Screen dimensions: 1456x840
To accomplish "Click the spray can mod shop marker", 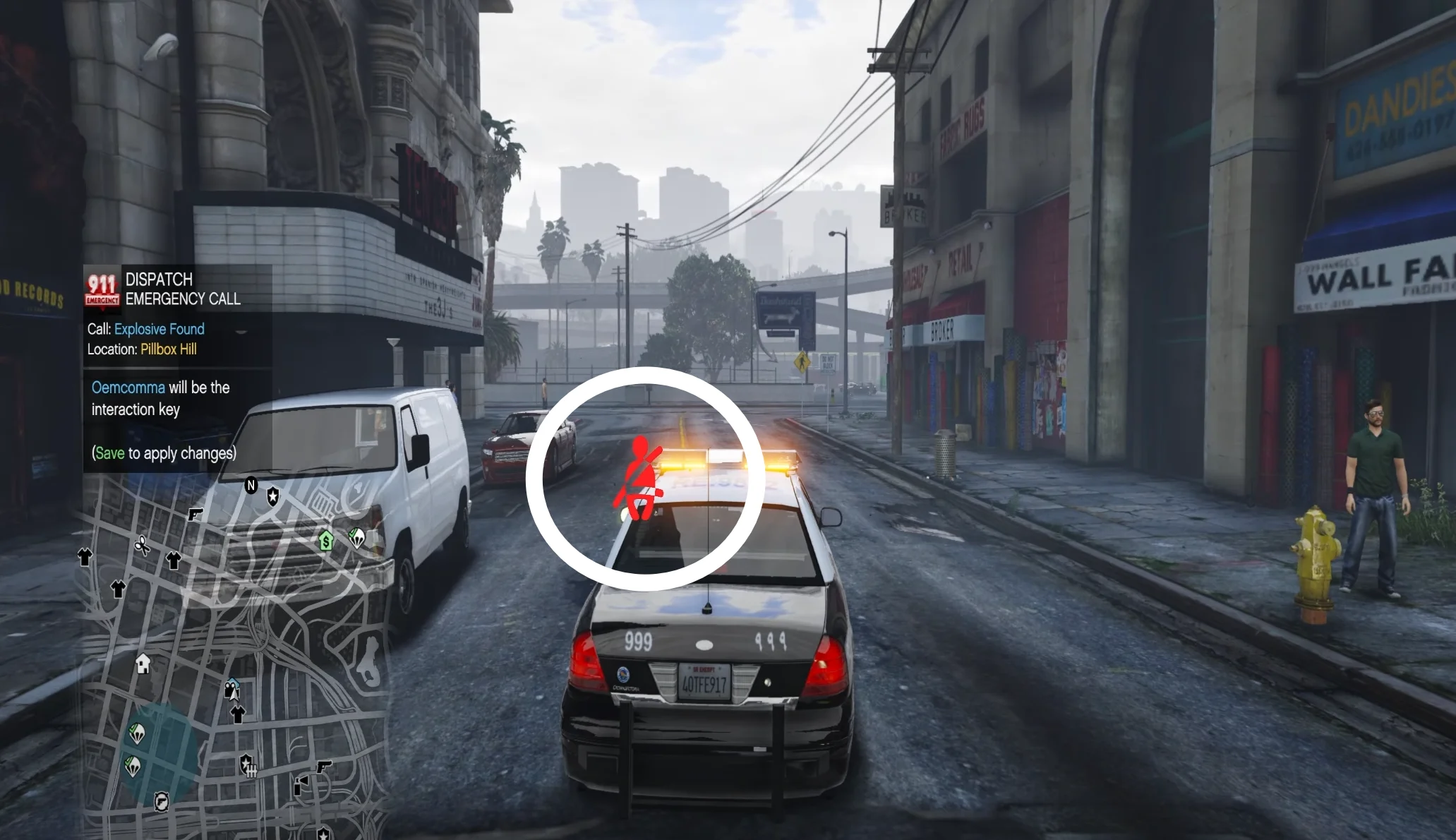I will coord(301,784).
